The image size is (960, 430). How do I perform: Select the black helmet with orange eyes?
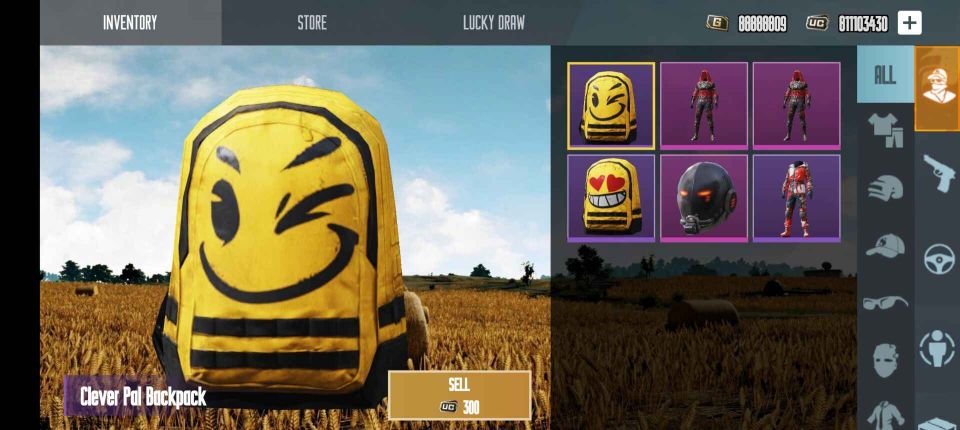[x=703, y=197]
